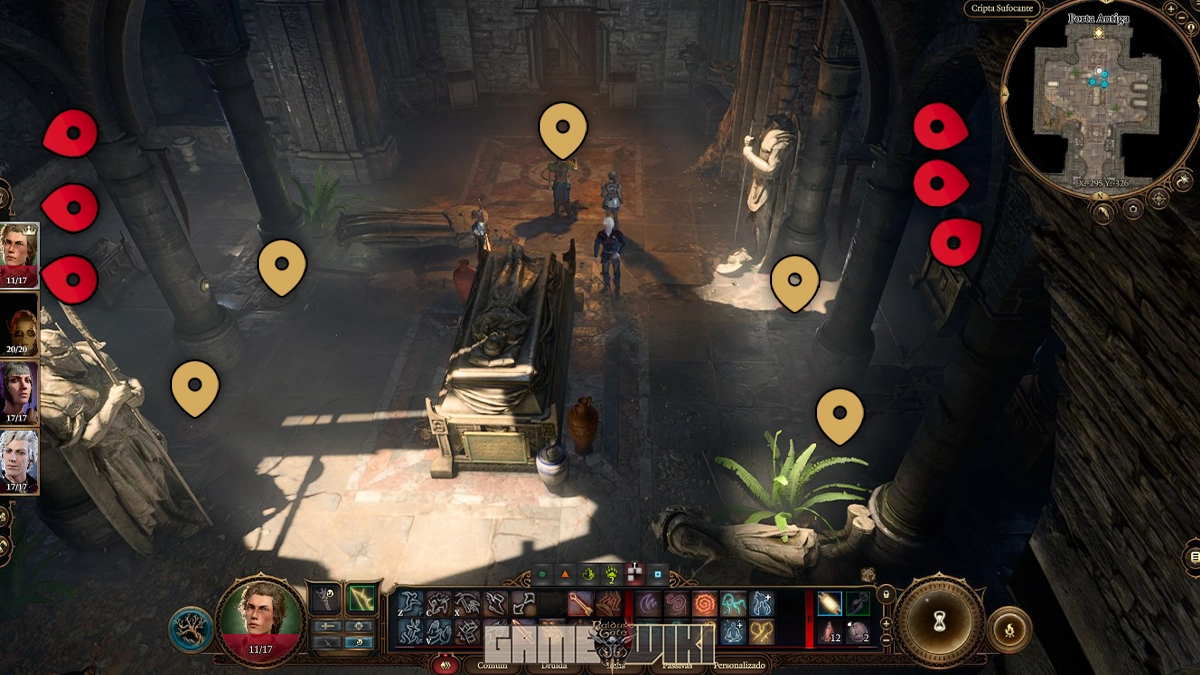Select the white-haired companion portrait
Screen dimensions: 1200x675
coord(20,458)
